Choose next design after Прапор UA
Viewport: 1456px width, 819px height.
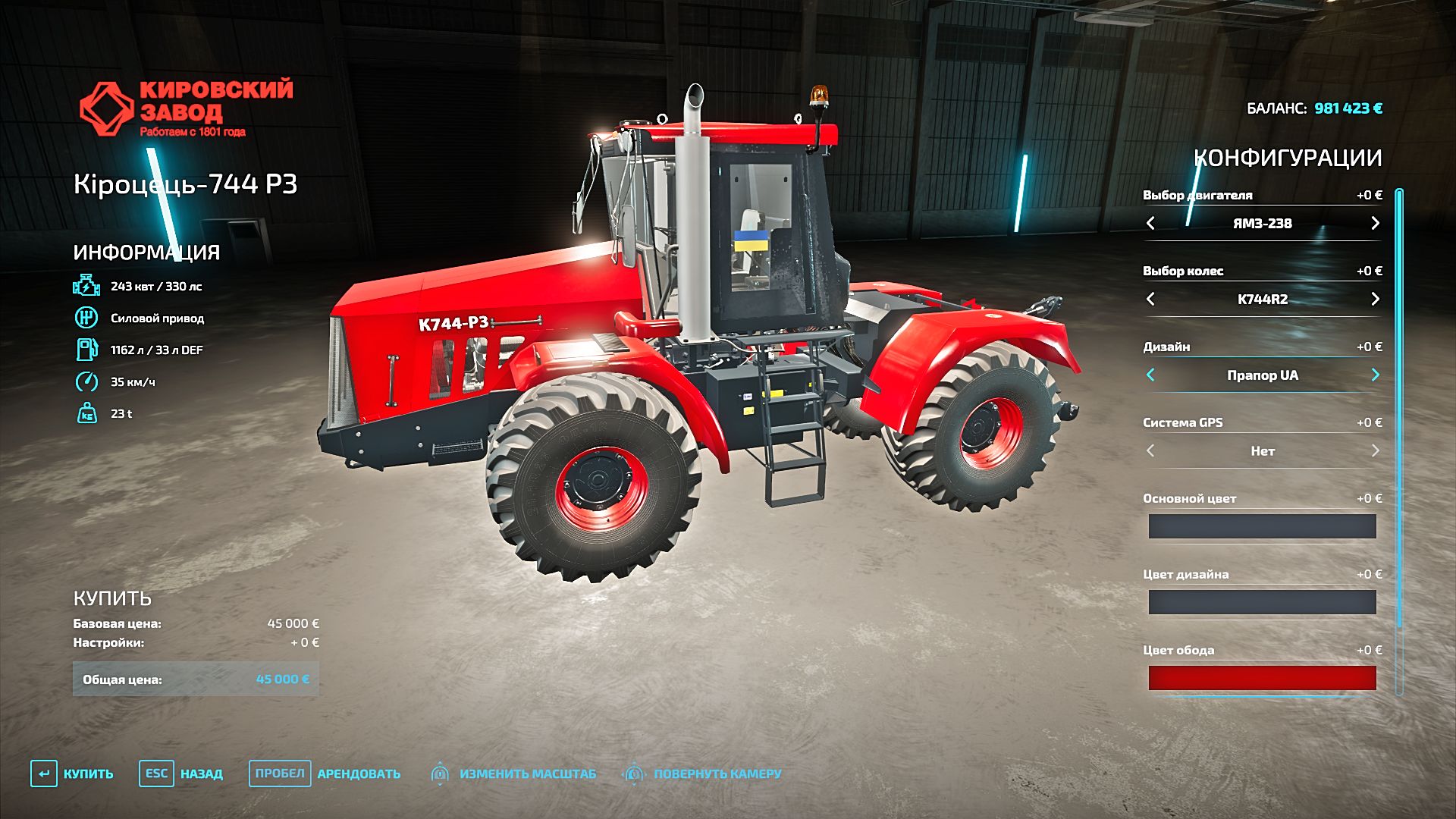coord(1375,375)
